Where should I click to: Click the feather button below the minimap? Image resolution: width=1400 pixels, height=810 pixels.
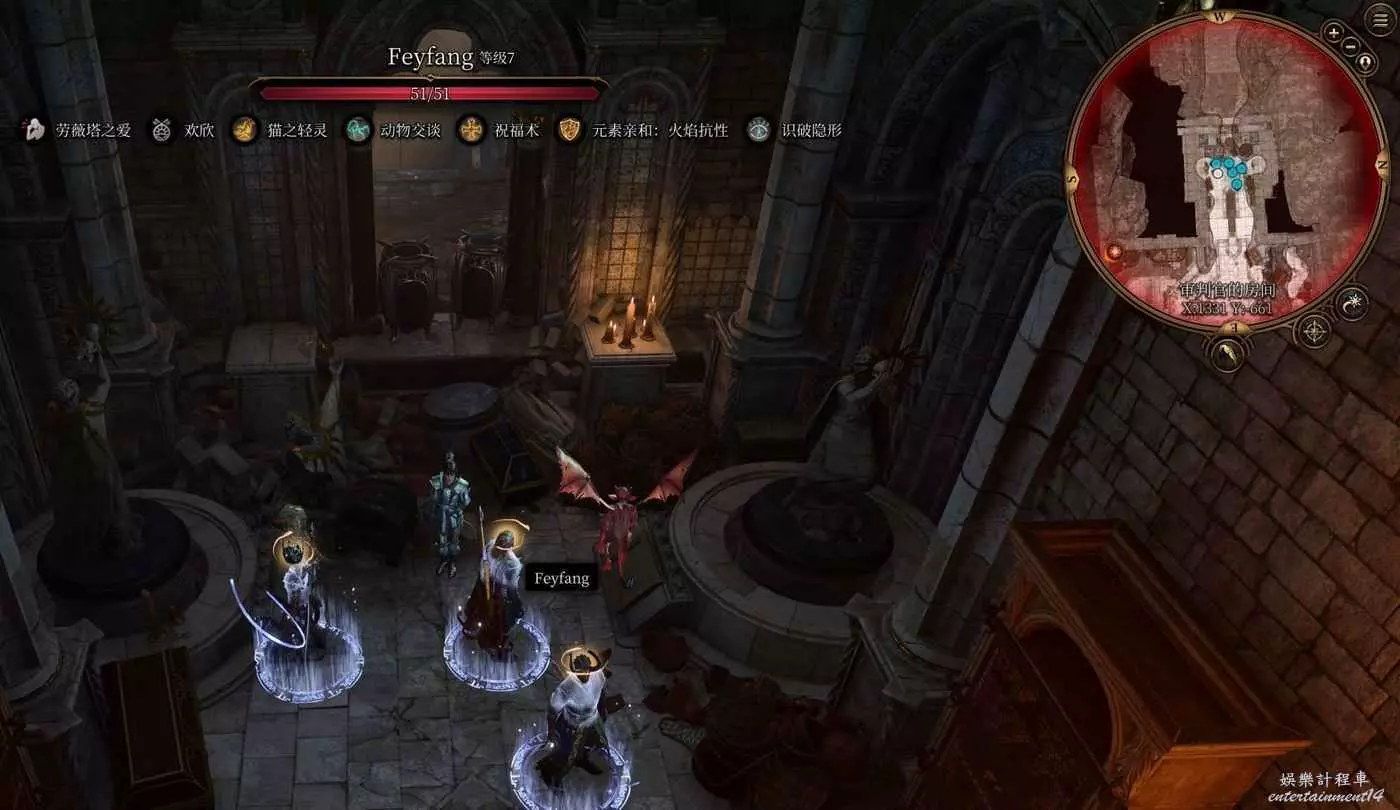[1227, 352]
